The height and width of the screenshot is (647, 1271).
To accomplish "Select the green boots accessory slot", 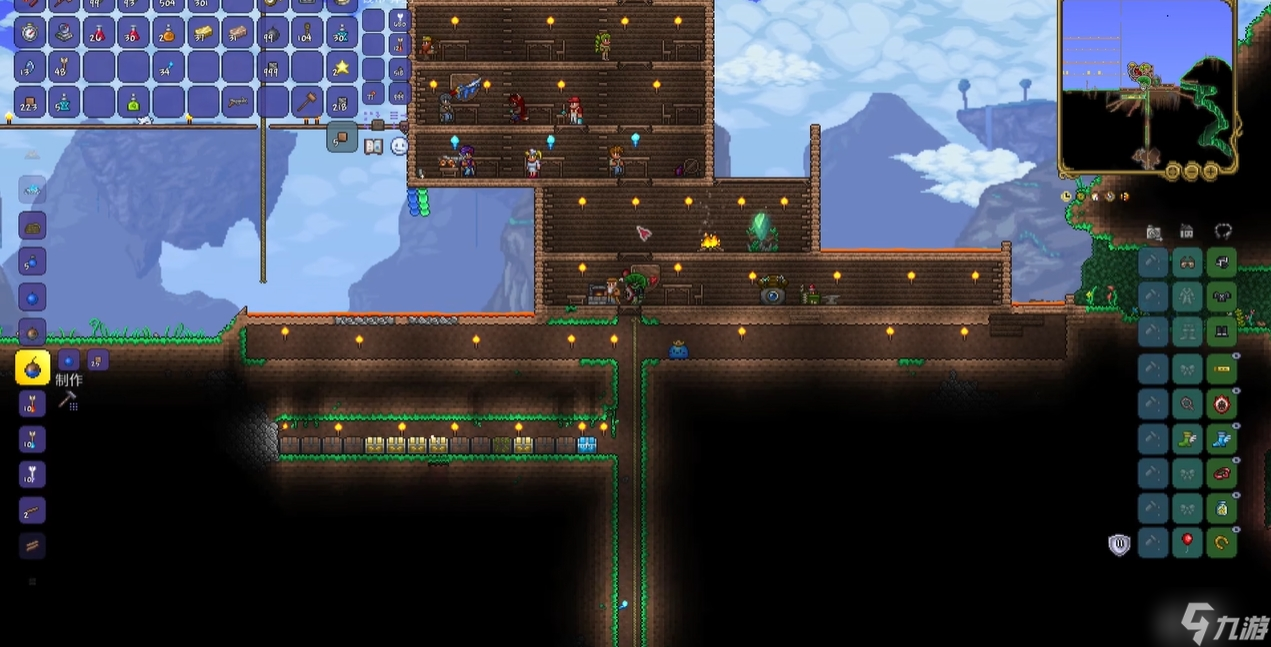I will (x=1187, y=439).
